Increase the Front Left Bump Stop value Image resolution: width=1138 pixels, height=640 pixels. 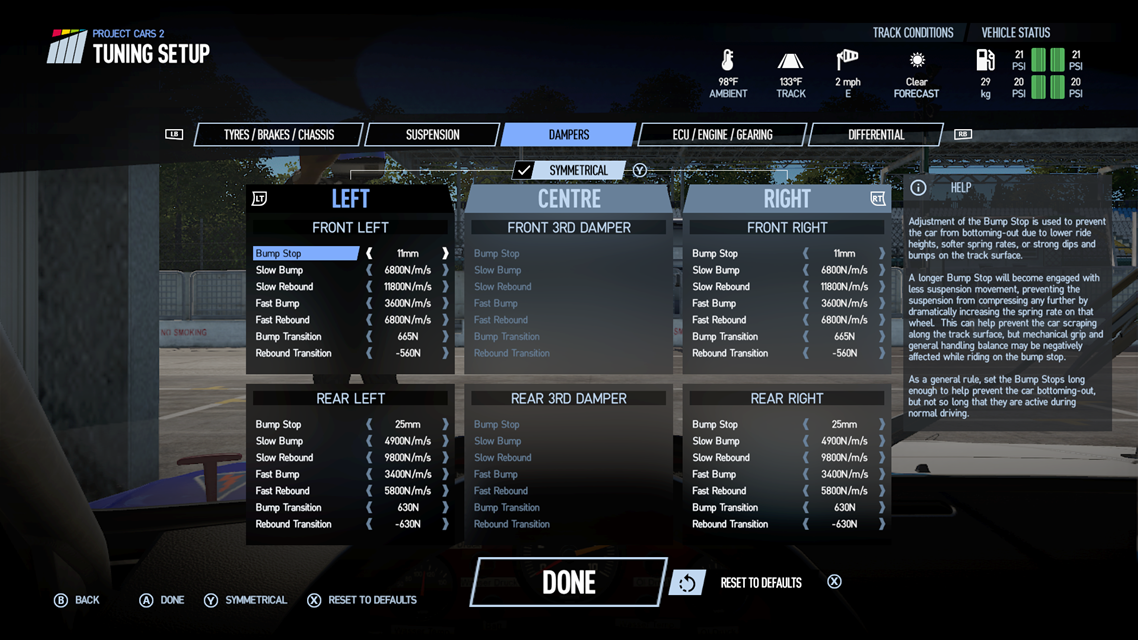point(445,254)
